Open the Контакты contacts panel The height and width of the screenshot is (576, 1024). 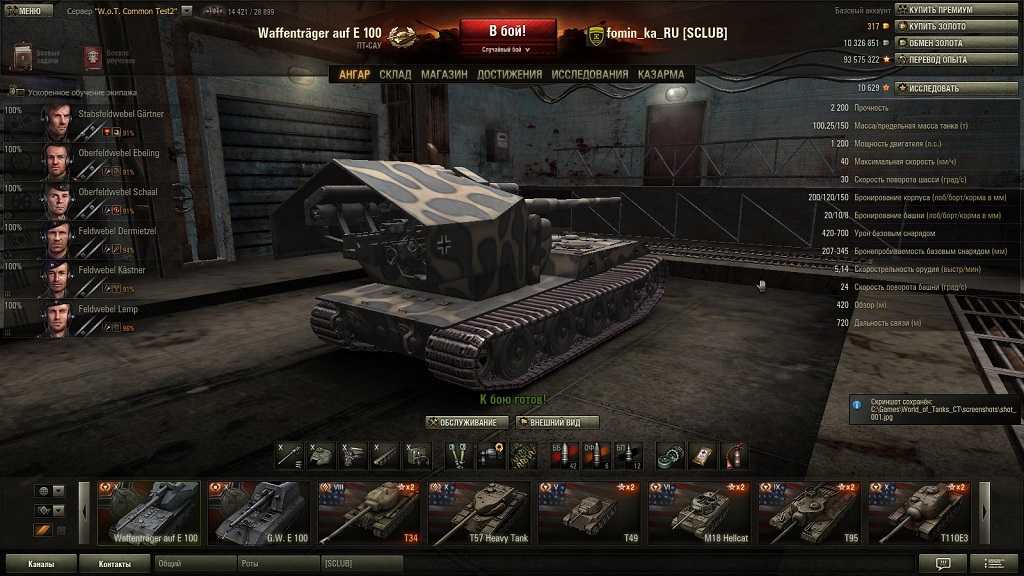coord(114,564)
